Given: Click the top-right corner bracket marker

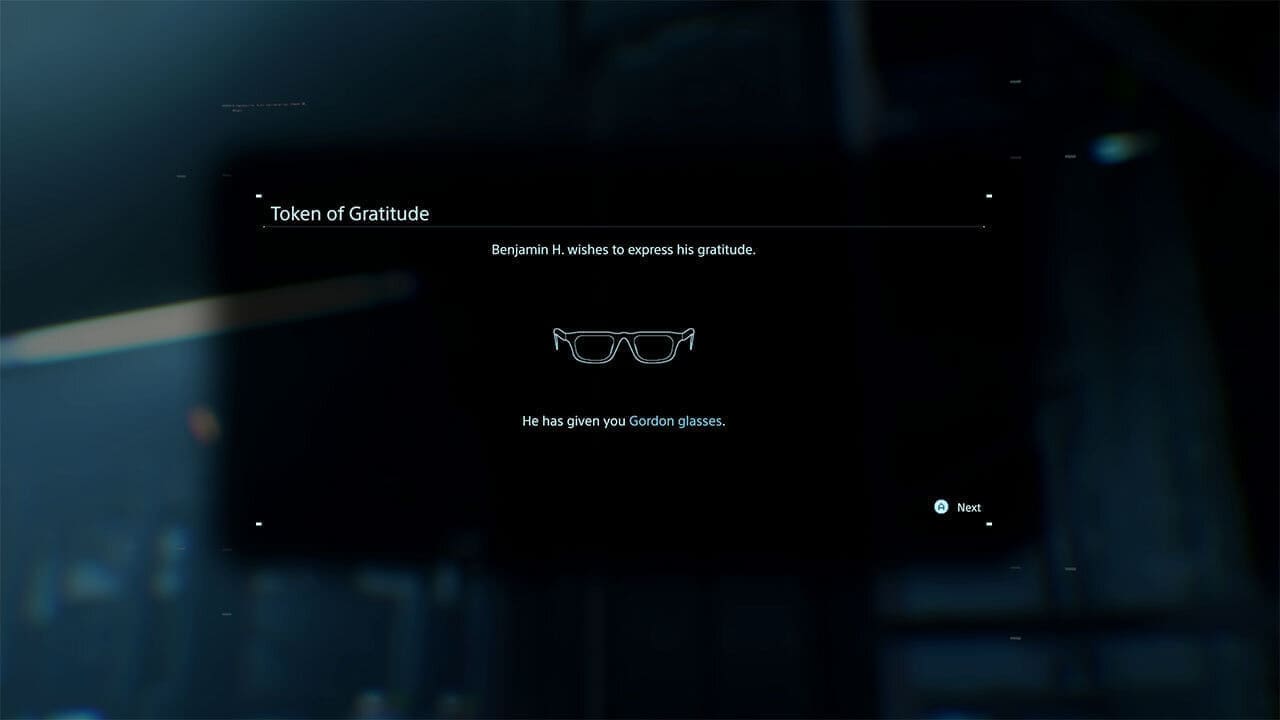Looking at the screenshot, I should tap(990, 196).
